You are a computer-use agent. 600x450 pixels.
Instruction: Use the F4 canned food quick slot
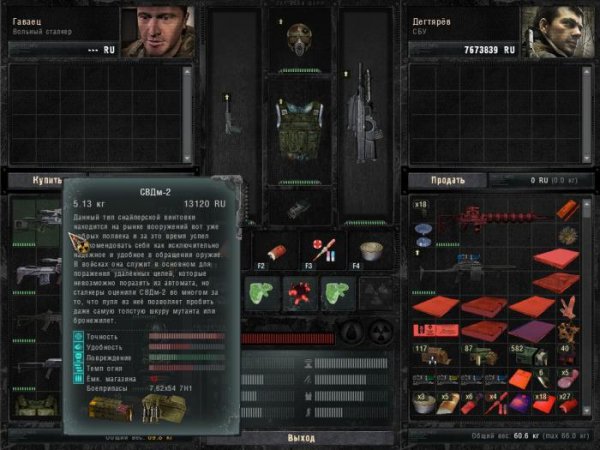click(372, 248)
